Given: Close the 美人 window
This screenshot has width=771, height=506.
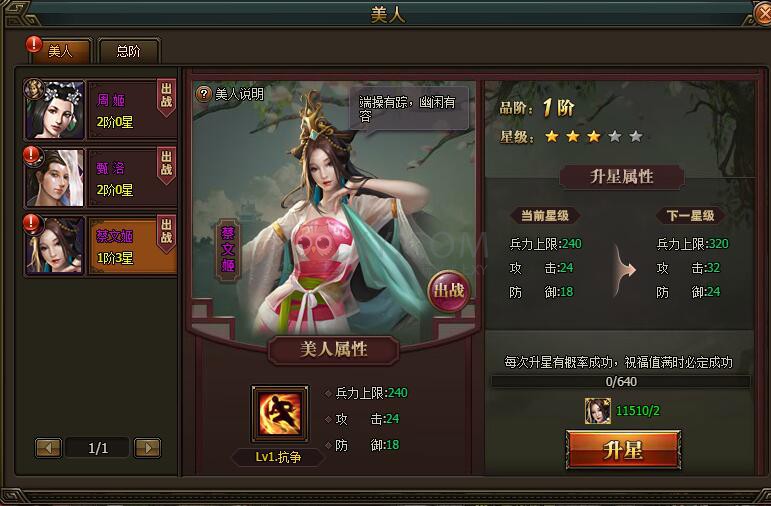Looking at the screenshot, I should coord(762,14).
